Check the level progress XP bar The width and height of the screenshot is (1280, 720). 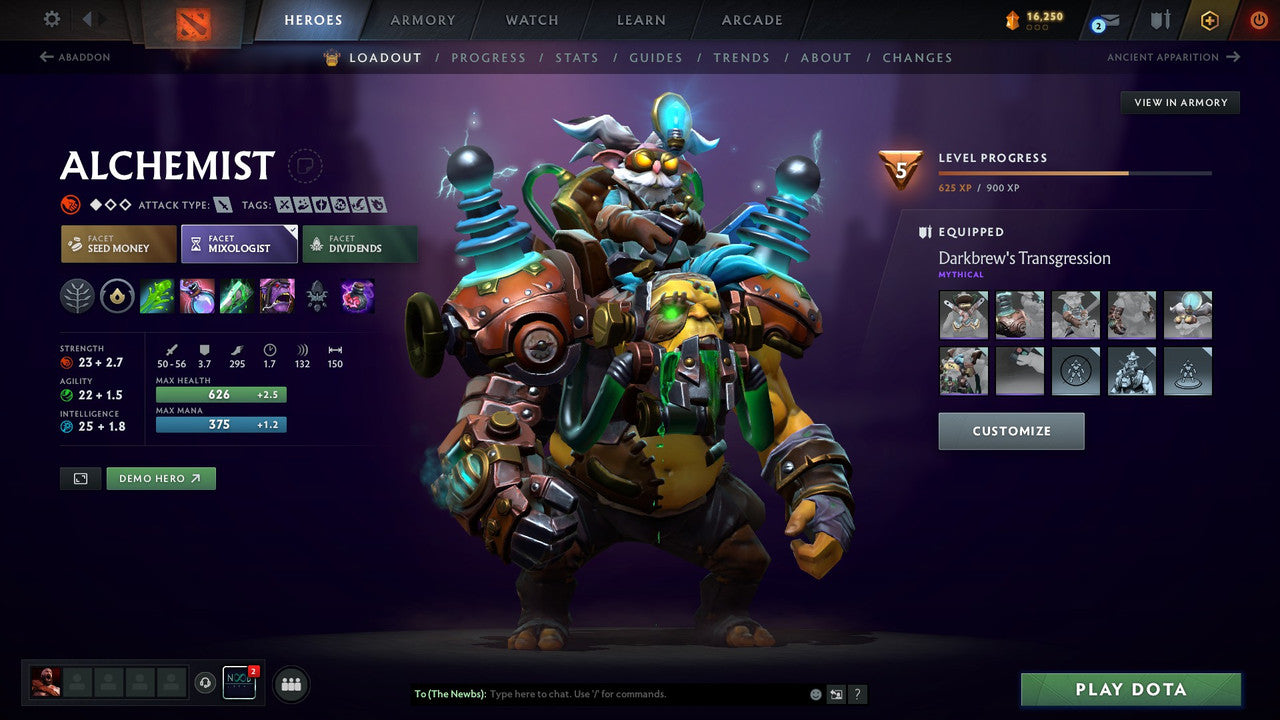pos(1077,172)
